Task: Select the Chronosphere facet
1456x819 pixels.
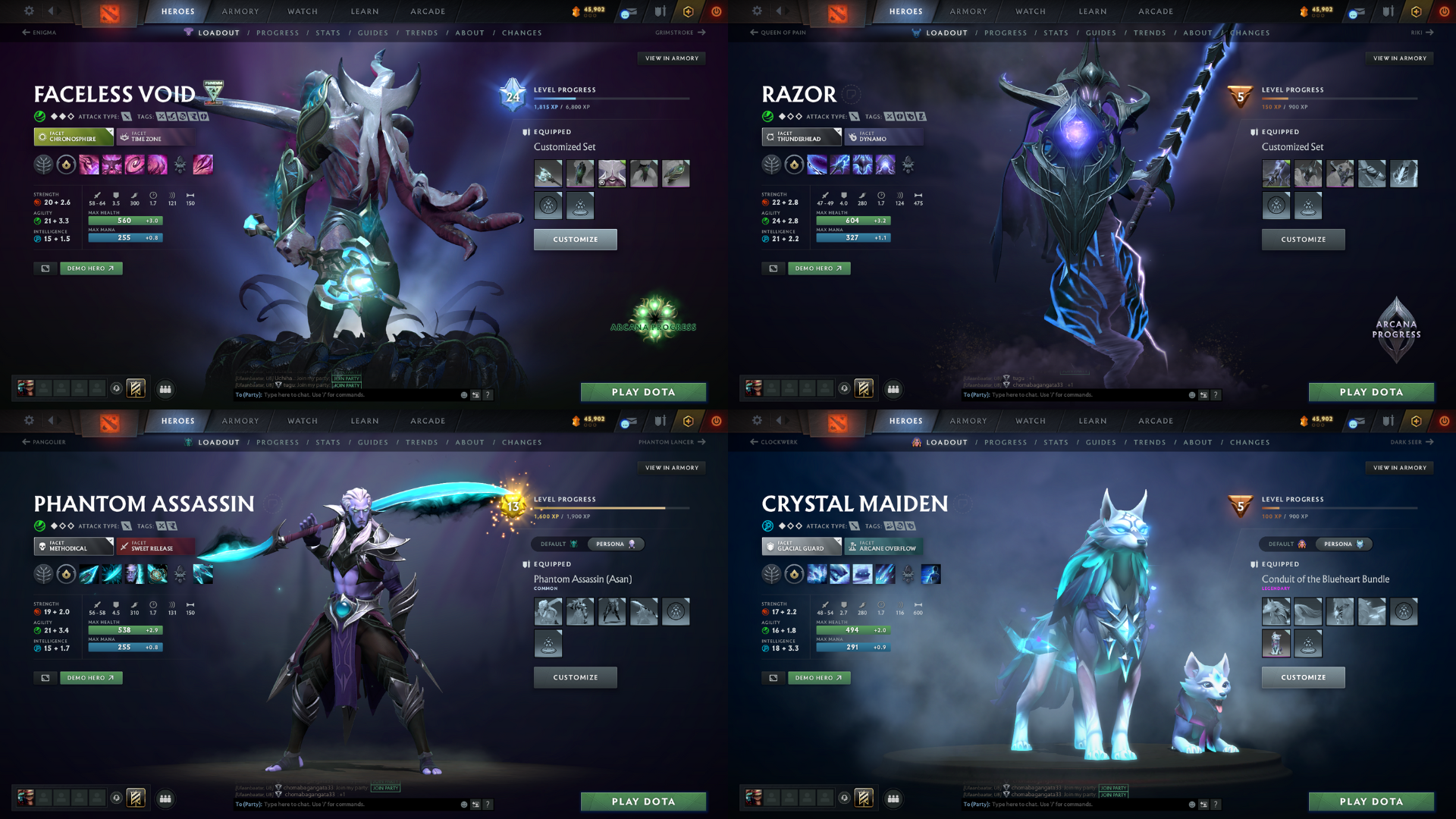Action: click(x=73, y=136)
